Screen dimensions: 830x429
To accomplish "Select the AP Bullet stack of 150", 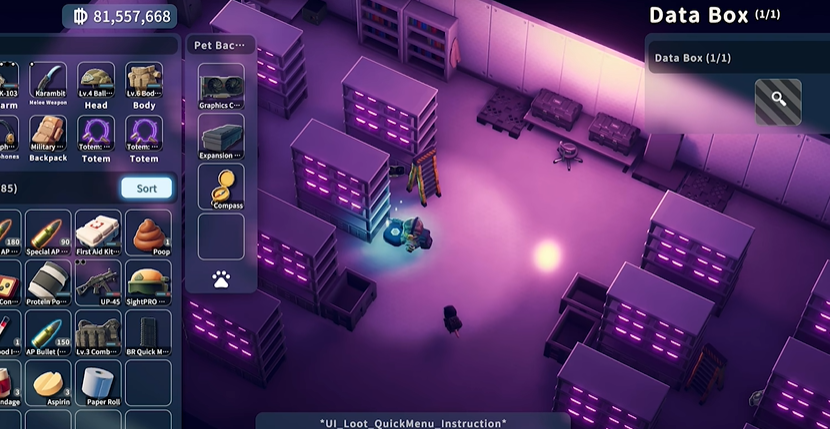I will click(x=48, y=334).
